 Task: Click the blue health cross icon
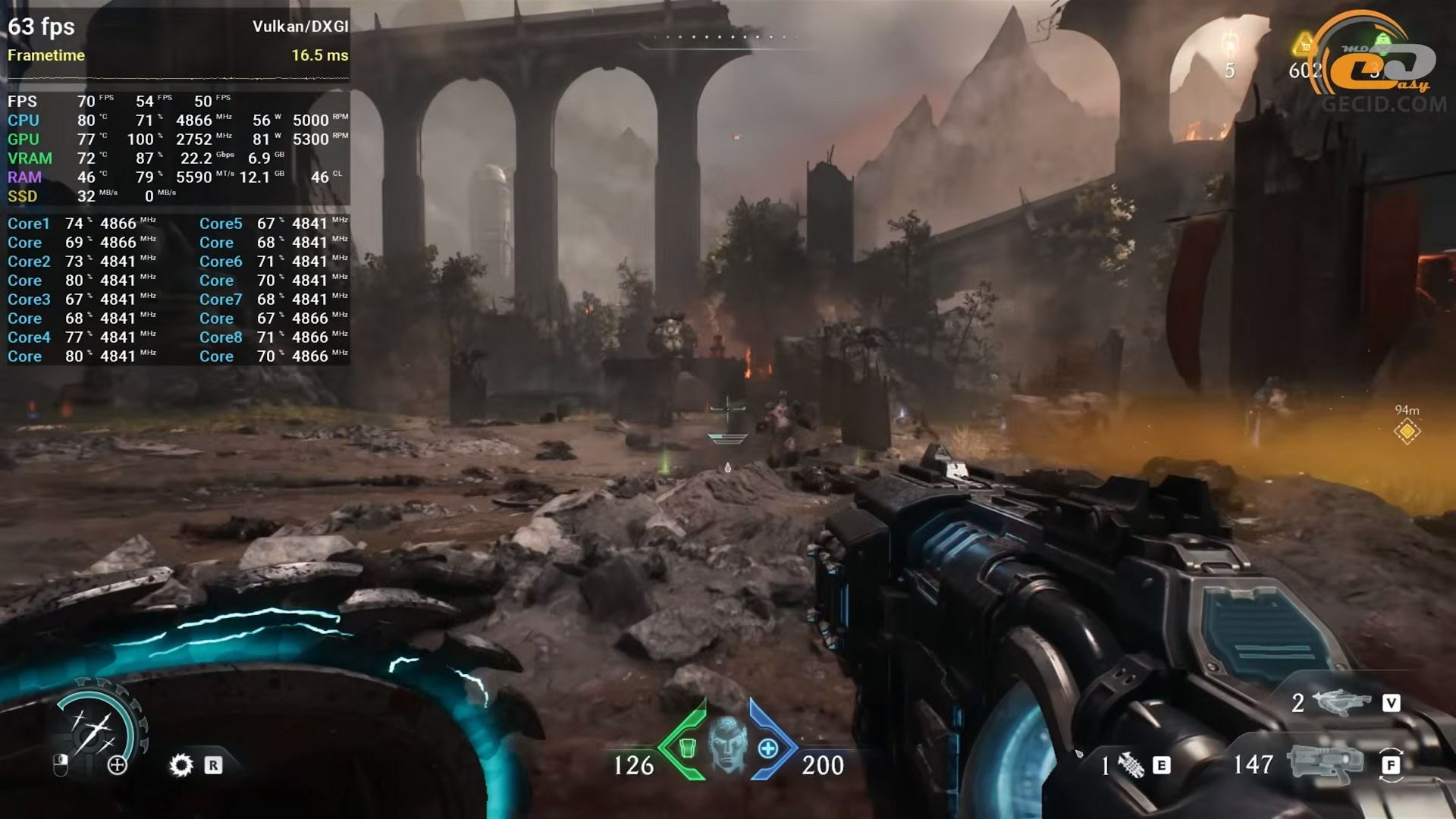[768, 748]
